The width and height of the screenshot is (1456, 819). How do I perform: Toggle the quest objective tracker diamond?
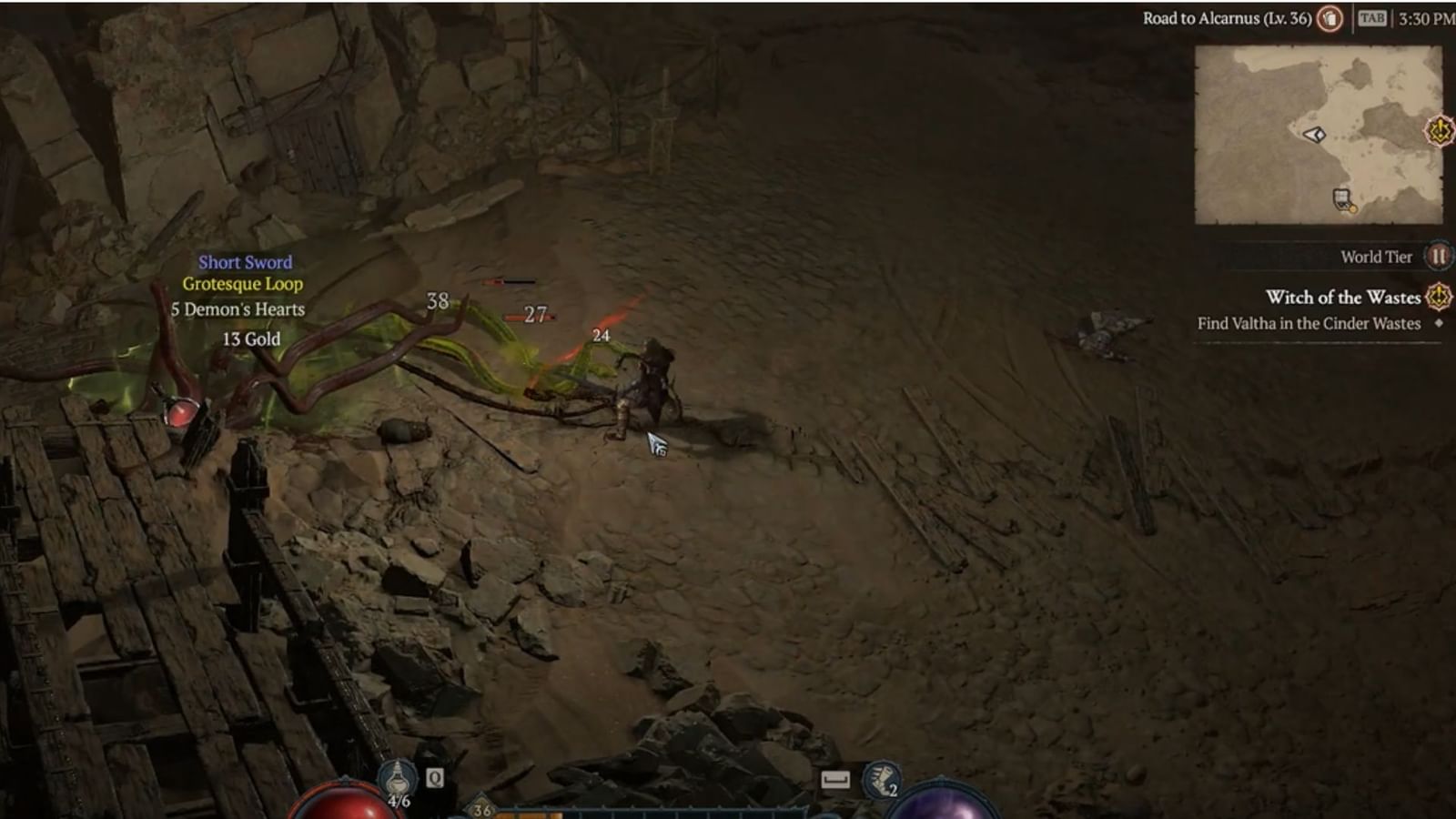(x=1441, y=323)
